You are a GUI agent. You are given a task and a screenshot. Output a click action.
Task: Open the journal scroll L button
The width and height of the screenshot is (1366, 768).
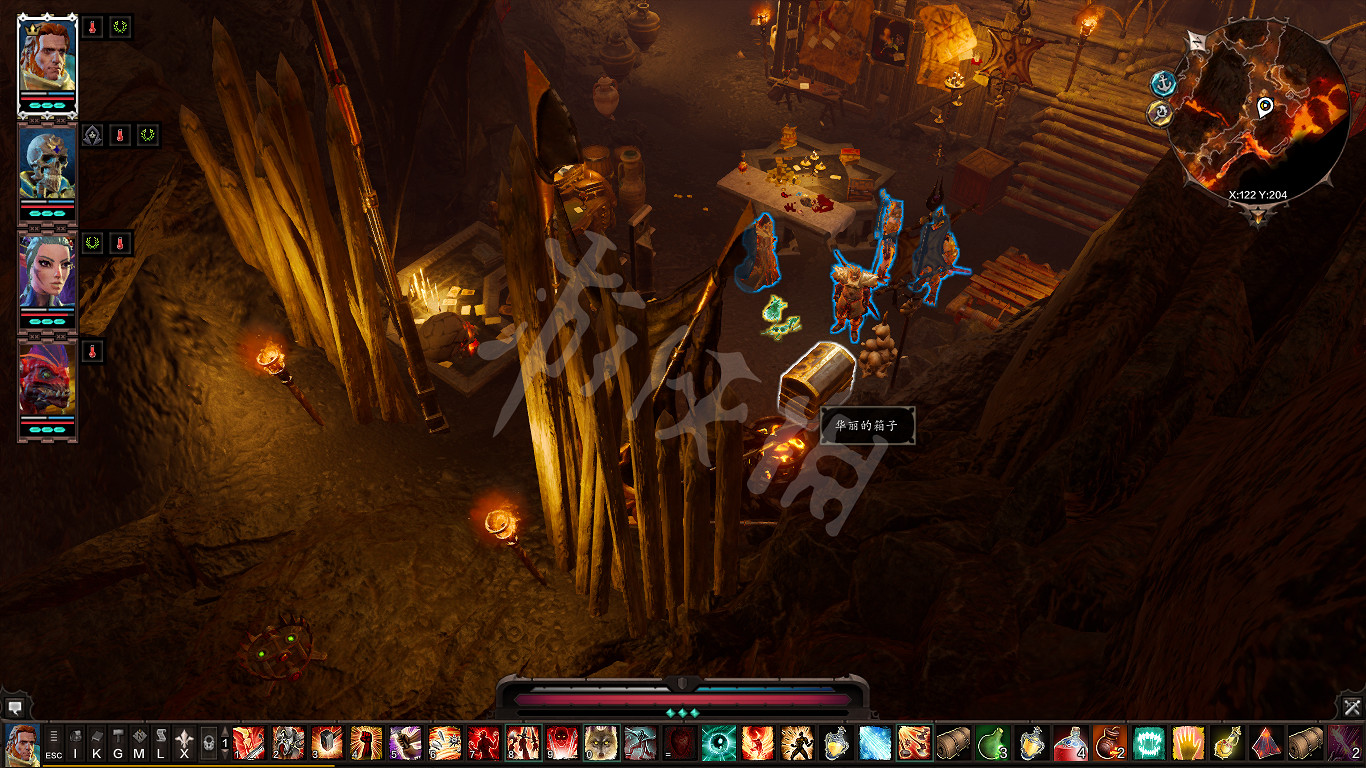click(x=161, y=745)
